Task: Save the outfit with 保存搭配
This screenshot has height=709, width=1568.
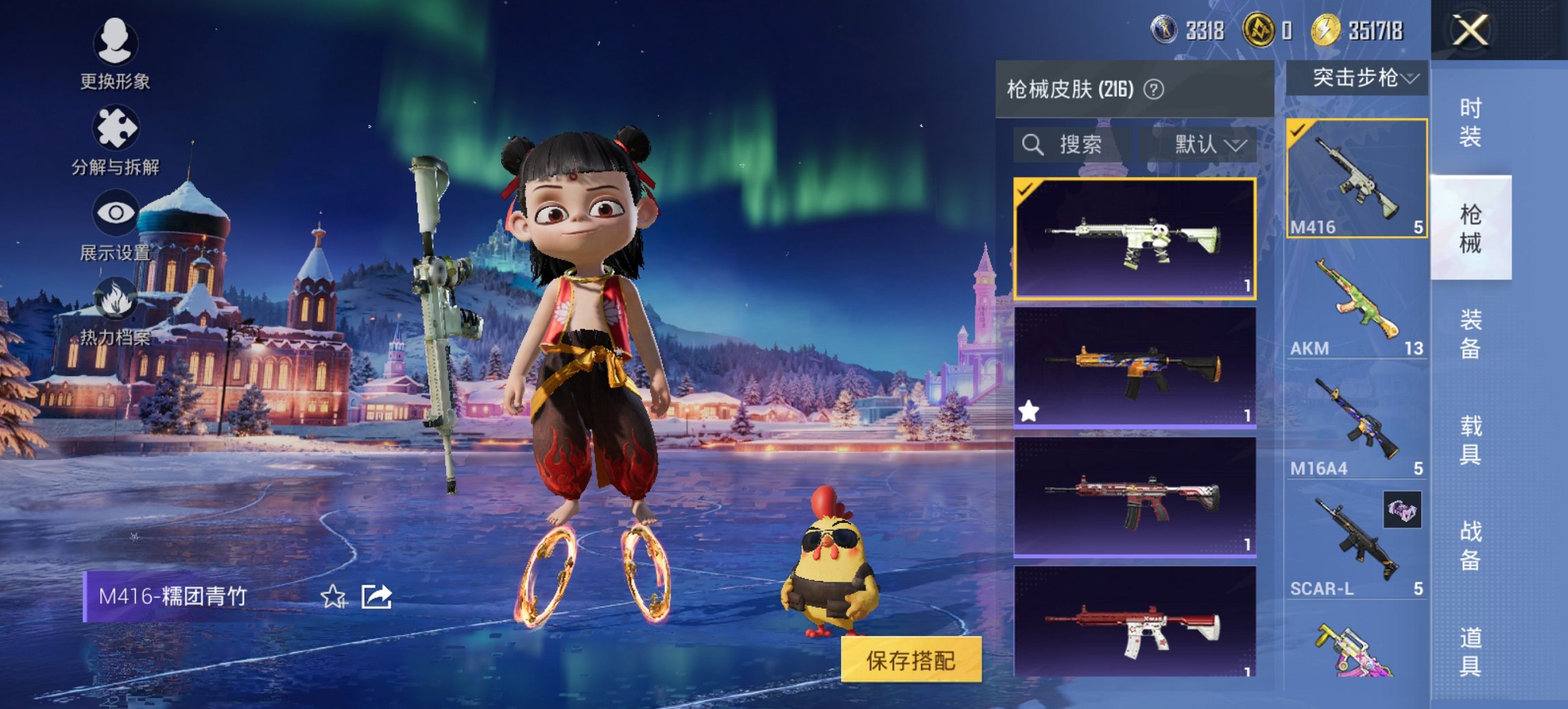Action: 911,660
